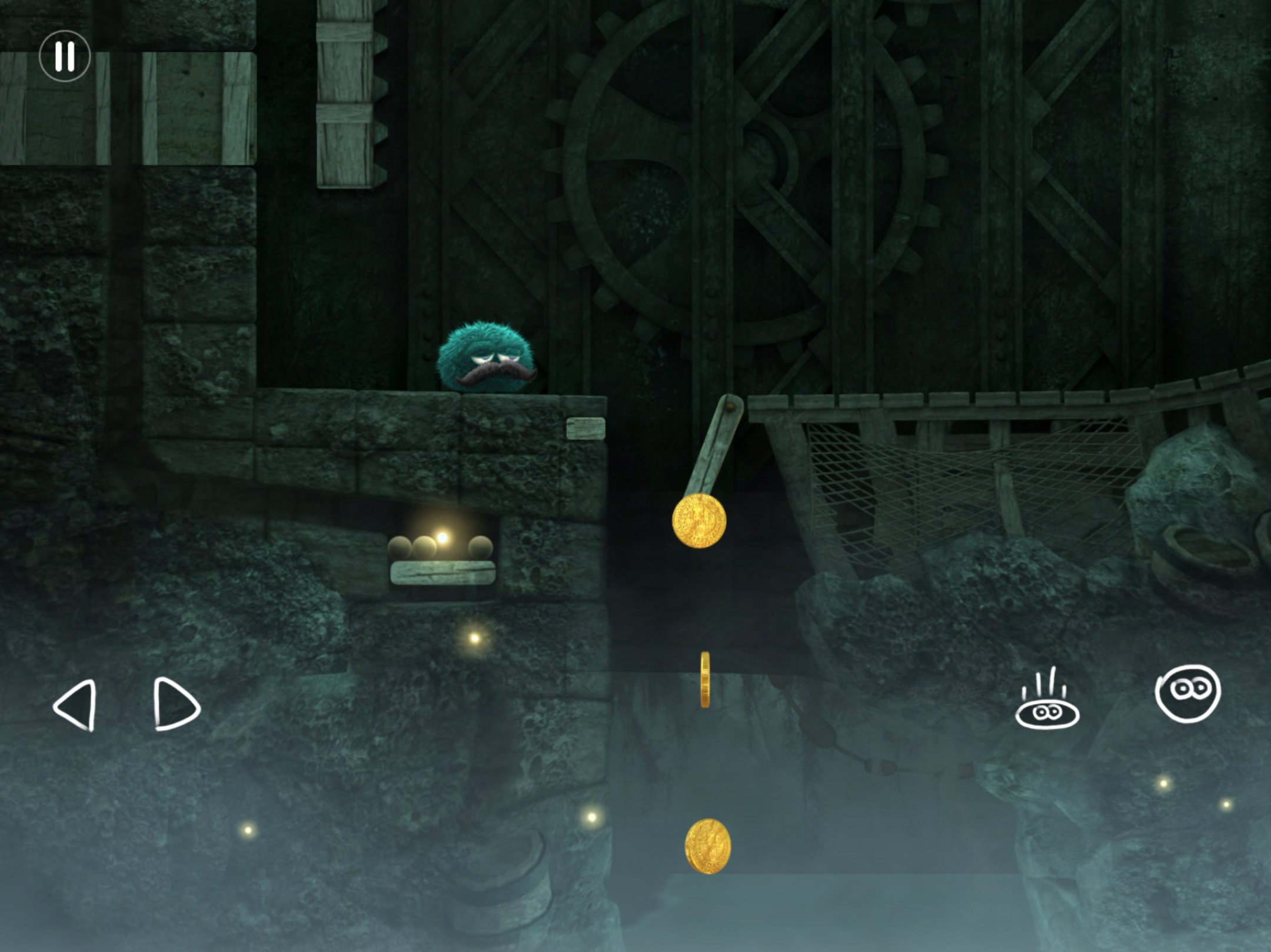Activate the round inflate ability icon
1271x952 pixels.
(1187, 693)
